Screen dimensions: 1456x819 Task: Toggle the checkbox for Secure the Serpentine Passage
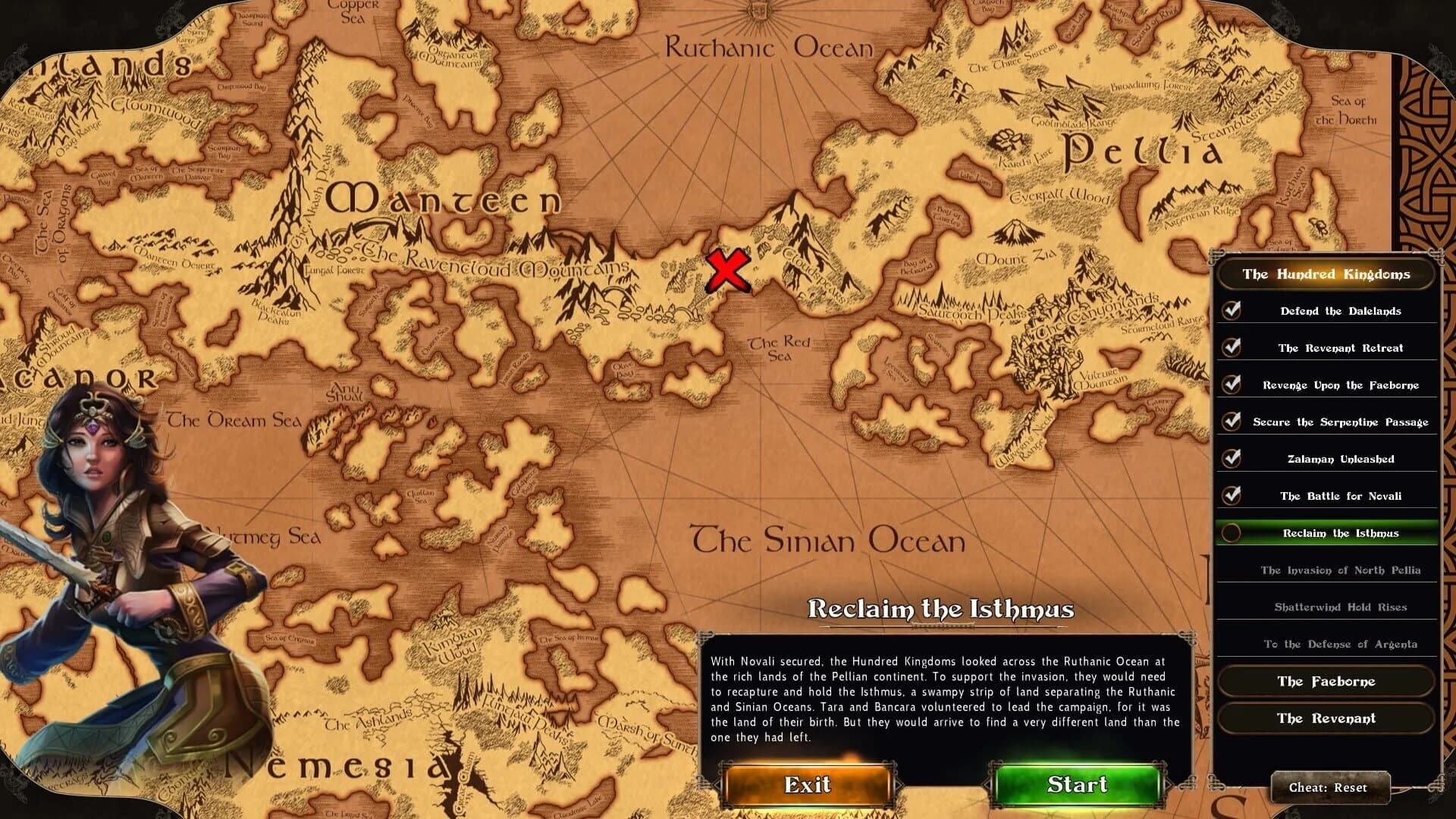(1233, 422)
